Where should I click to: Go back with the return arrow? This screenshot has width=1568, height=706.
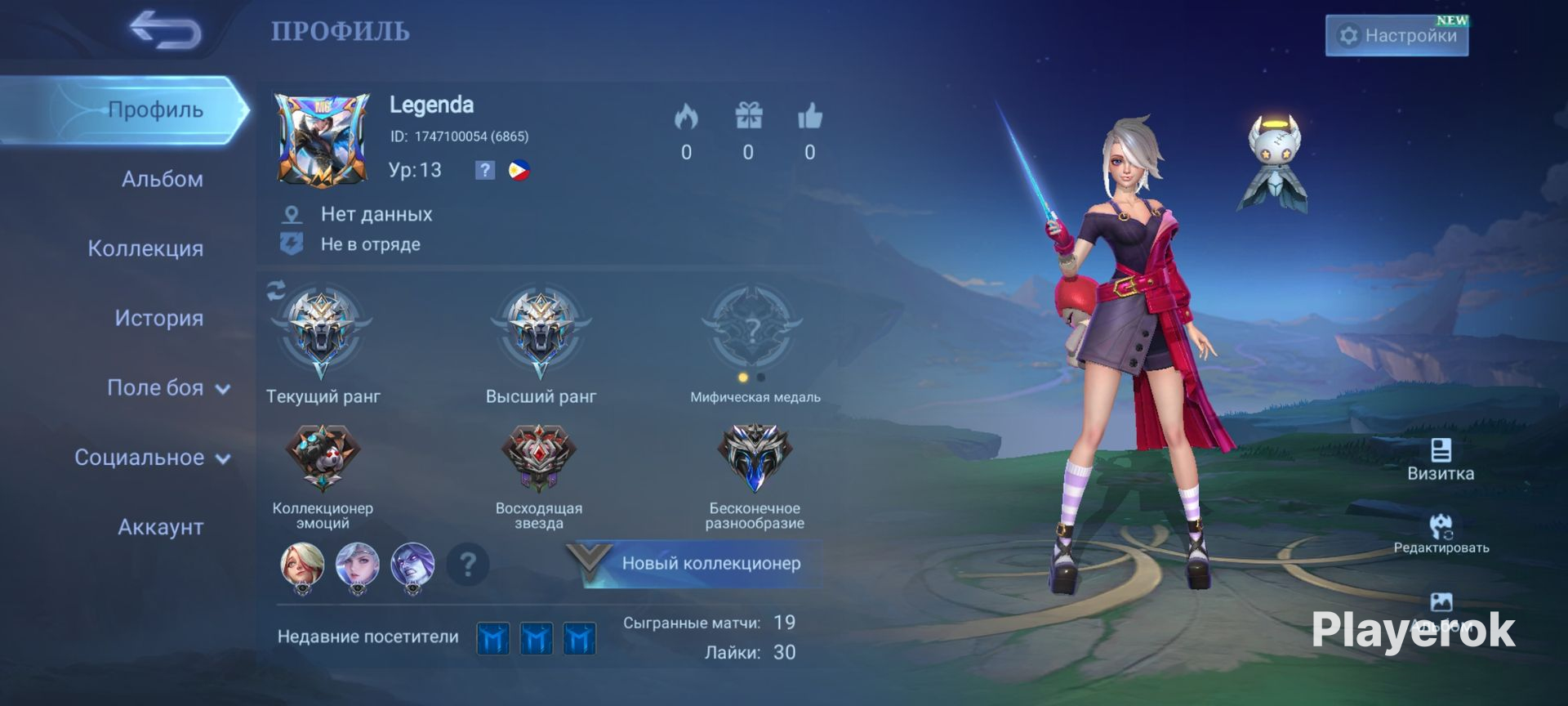166,30
